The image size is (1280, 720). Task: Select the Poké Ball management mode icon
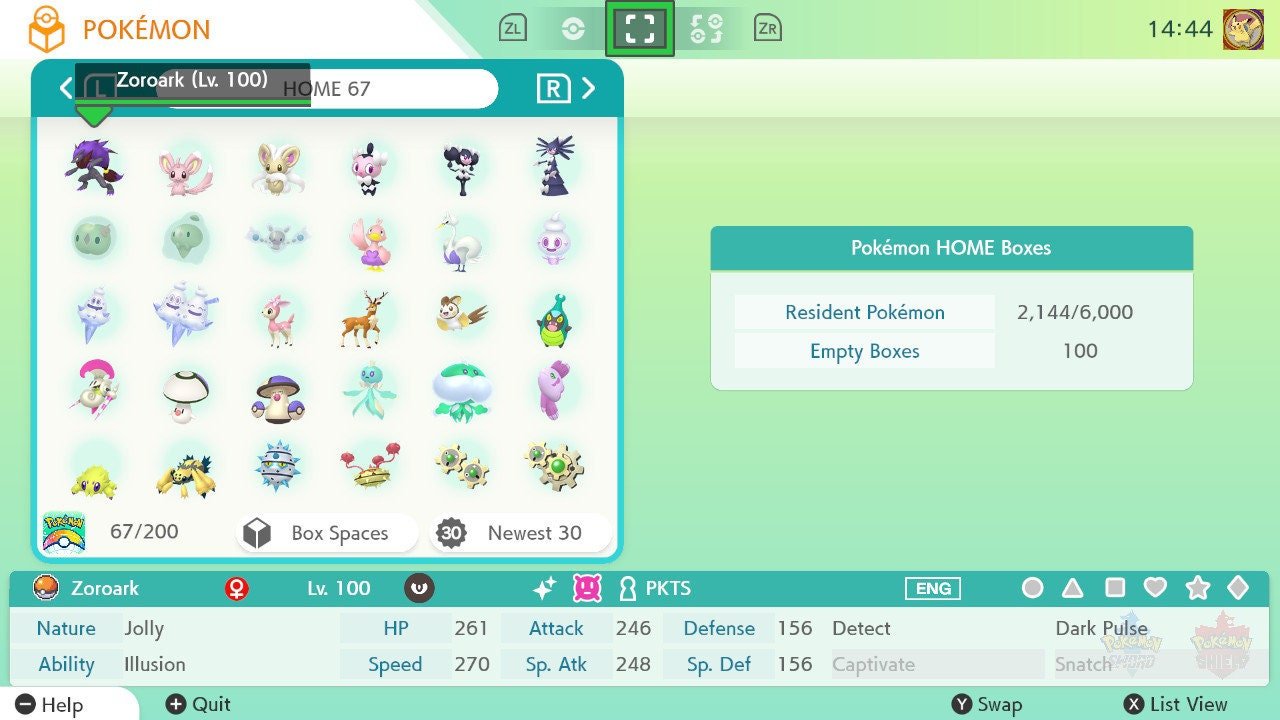pos(573,27)
